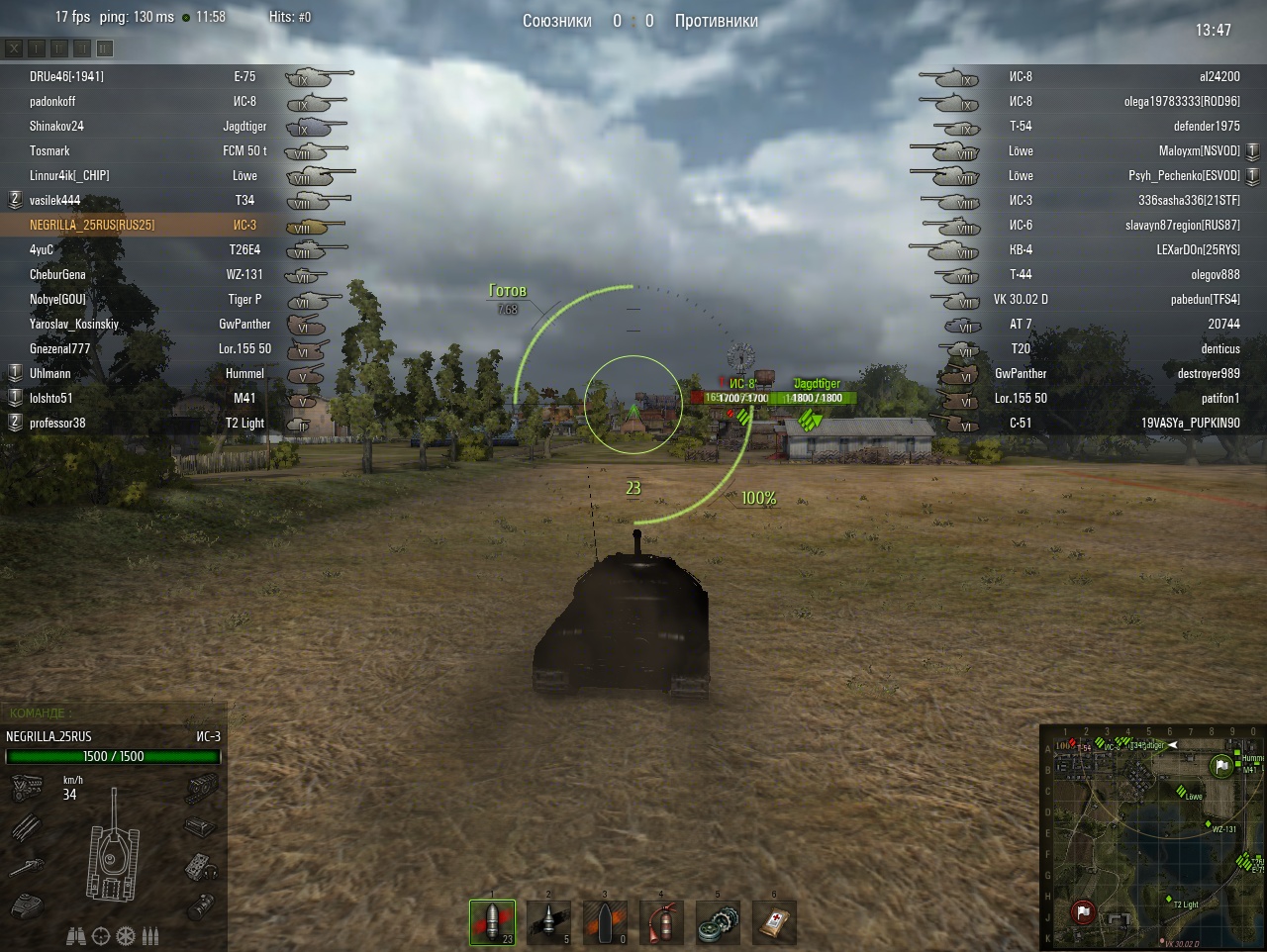Click the radio module icon with headphones

[x=202, y=867]
